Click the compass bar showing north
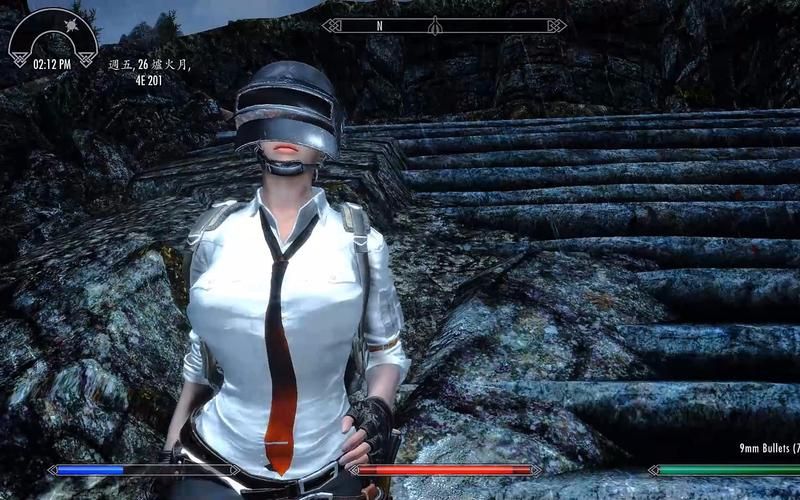800x500 pixels. pos(444,25)
